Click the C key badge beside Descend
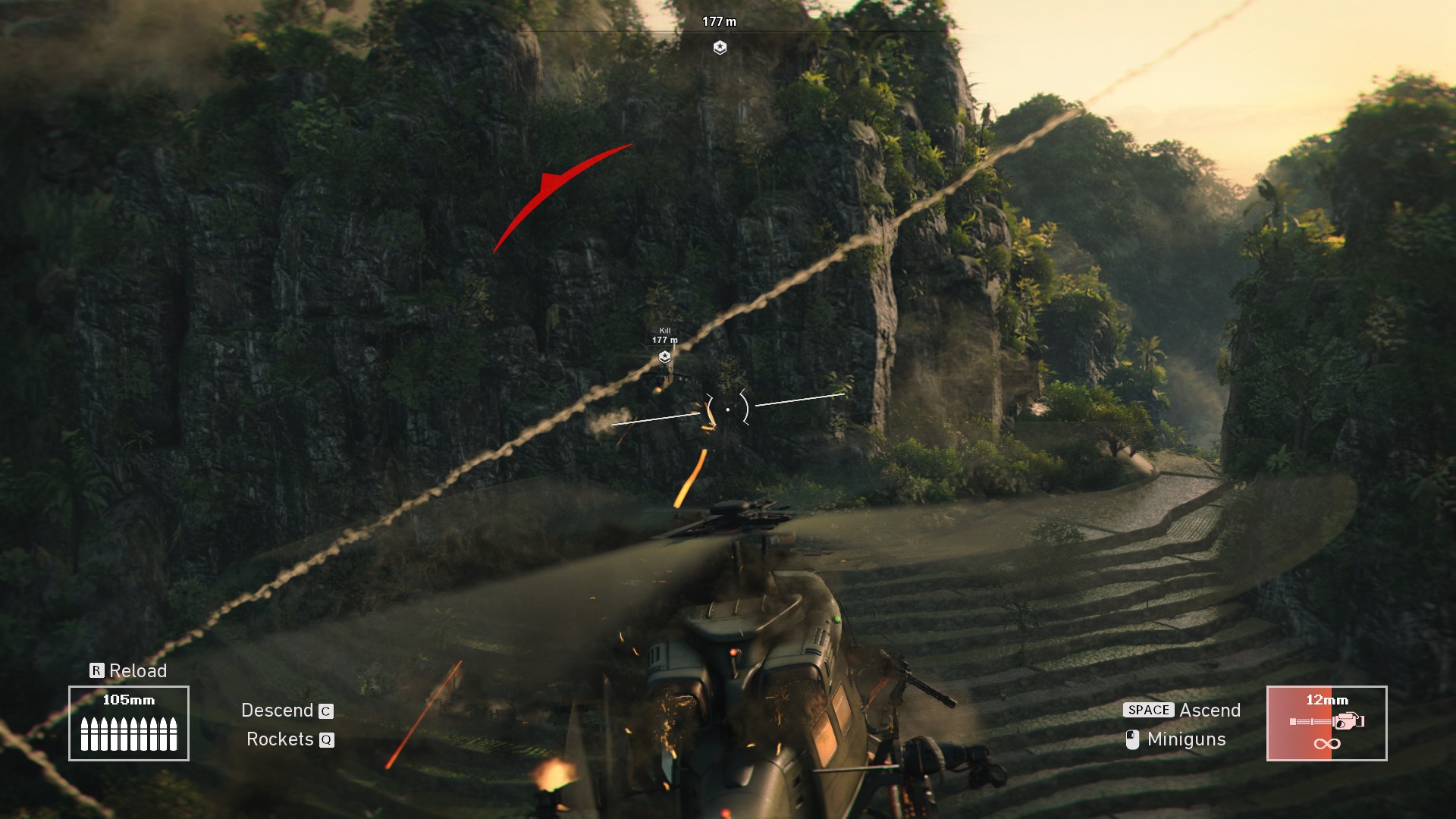The image size is (1456, 819). pos(326,712)
